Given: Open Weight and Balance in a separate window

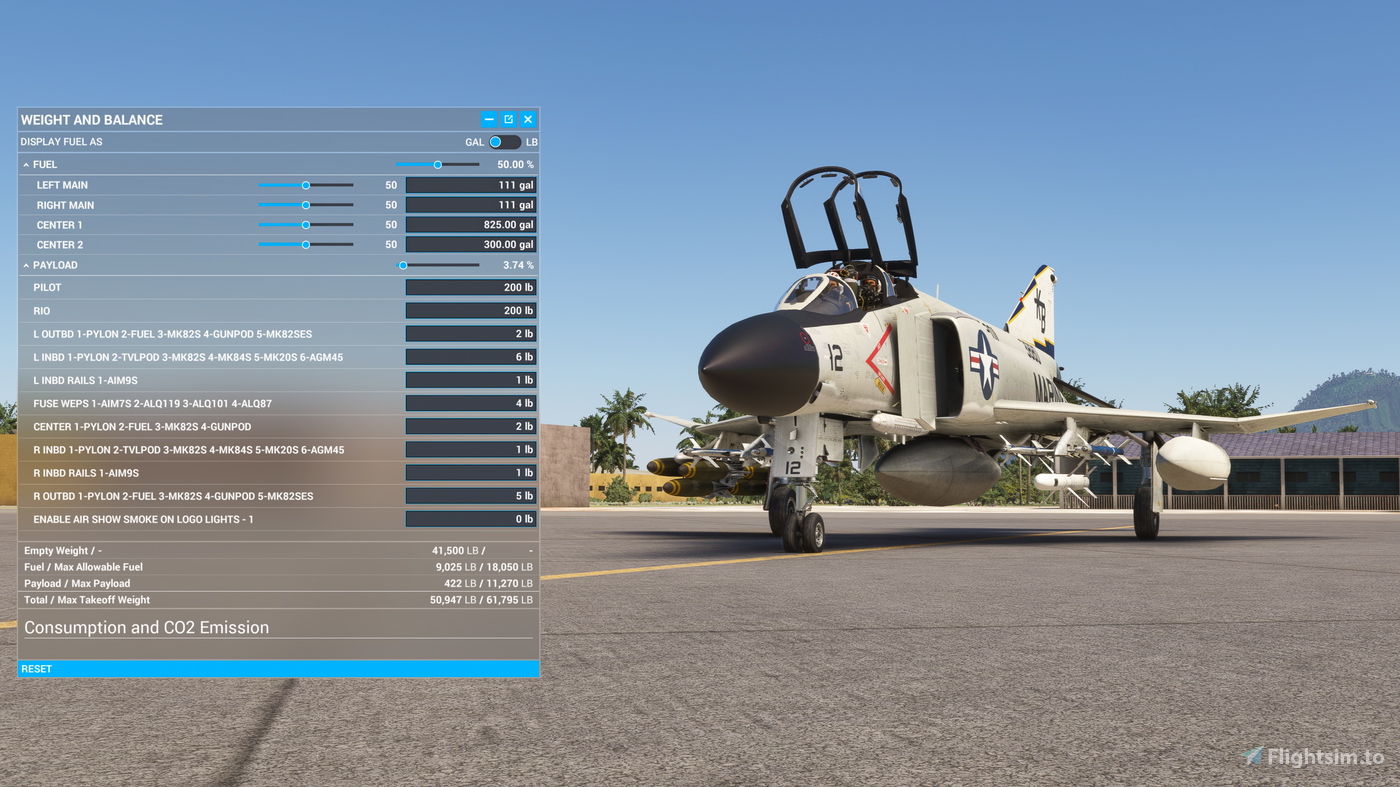Looking at the screenshot, I should pyautogui.click(x=508, y=118).
